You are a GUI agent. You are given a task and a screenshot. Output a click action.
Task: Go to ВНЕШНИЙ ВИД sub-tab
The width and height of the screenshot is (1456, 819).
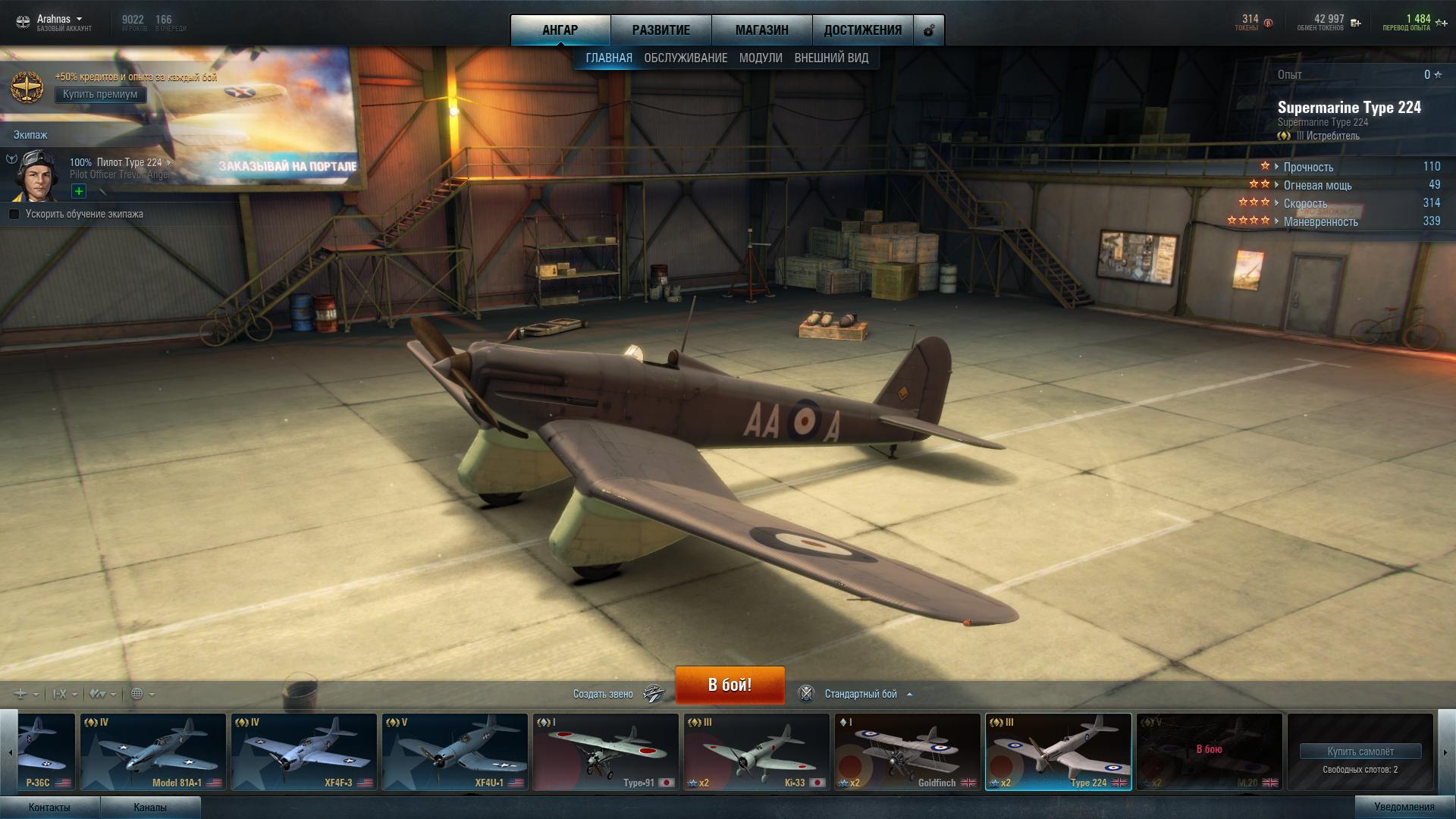click(x=831, y=58)
